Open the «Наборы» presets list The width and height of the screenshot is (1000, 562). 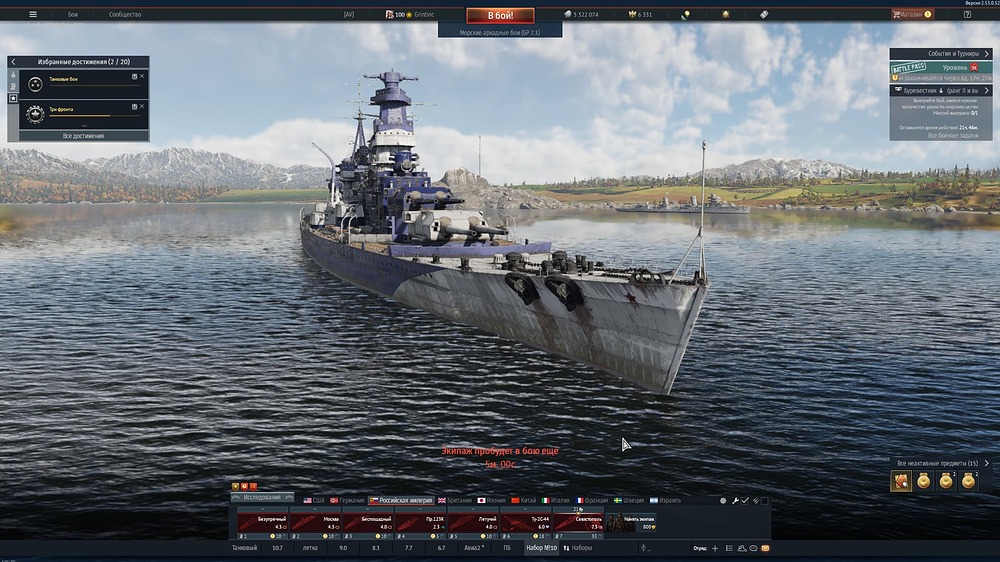(580, 548)
